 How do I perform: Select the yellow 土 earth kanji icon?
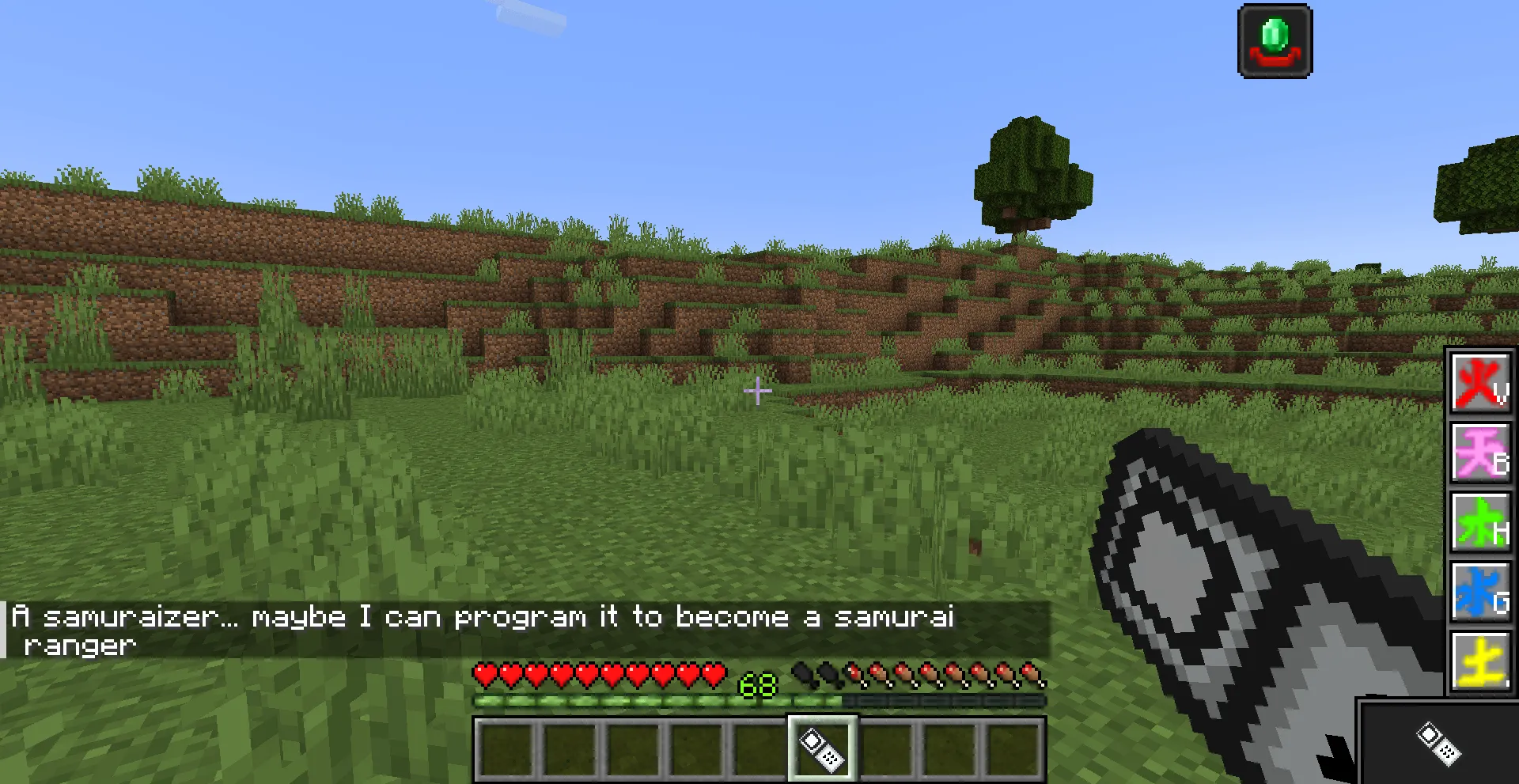pyautogui.click(x=1480, y=657)
